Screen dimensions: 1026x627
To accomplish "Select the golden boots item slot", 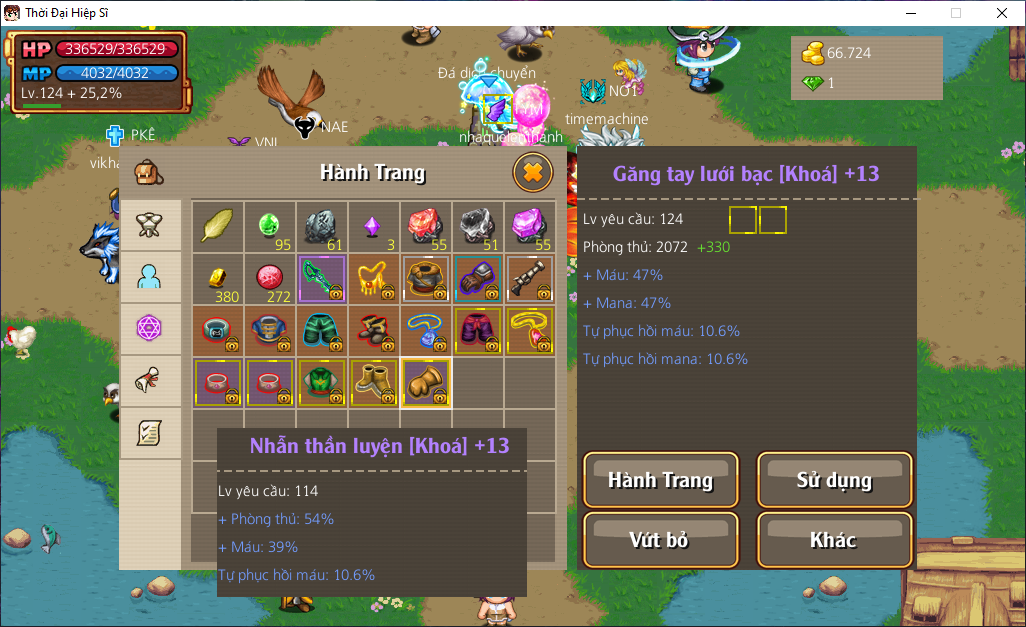I will (373, 383).
